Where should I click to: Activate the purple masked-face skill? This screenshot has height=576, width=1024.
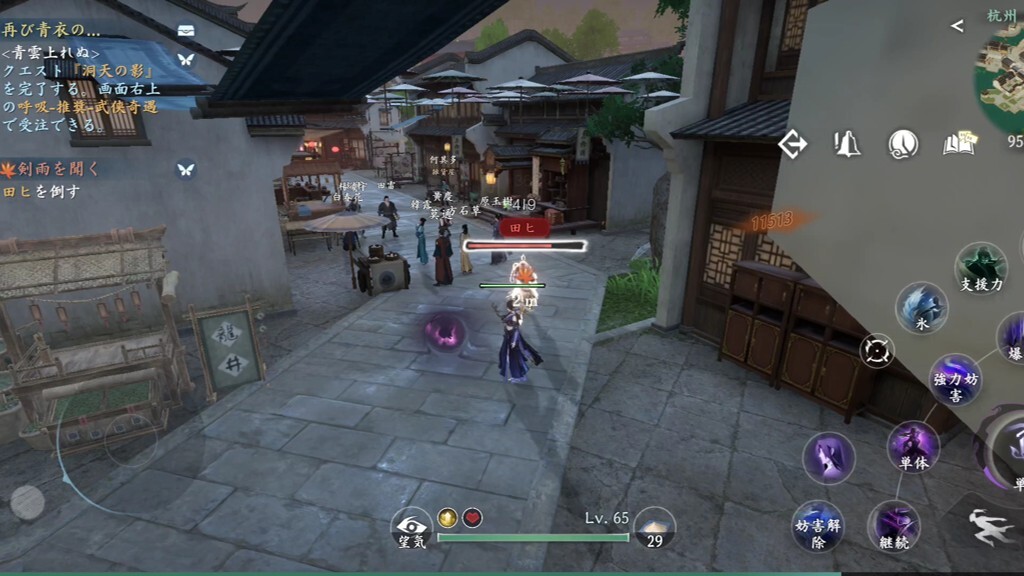[x=829, y=458]
